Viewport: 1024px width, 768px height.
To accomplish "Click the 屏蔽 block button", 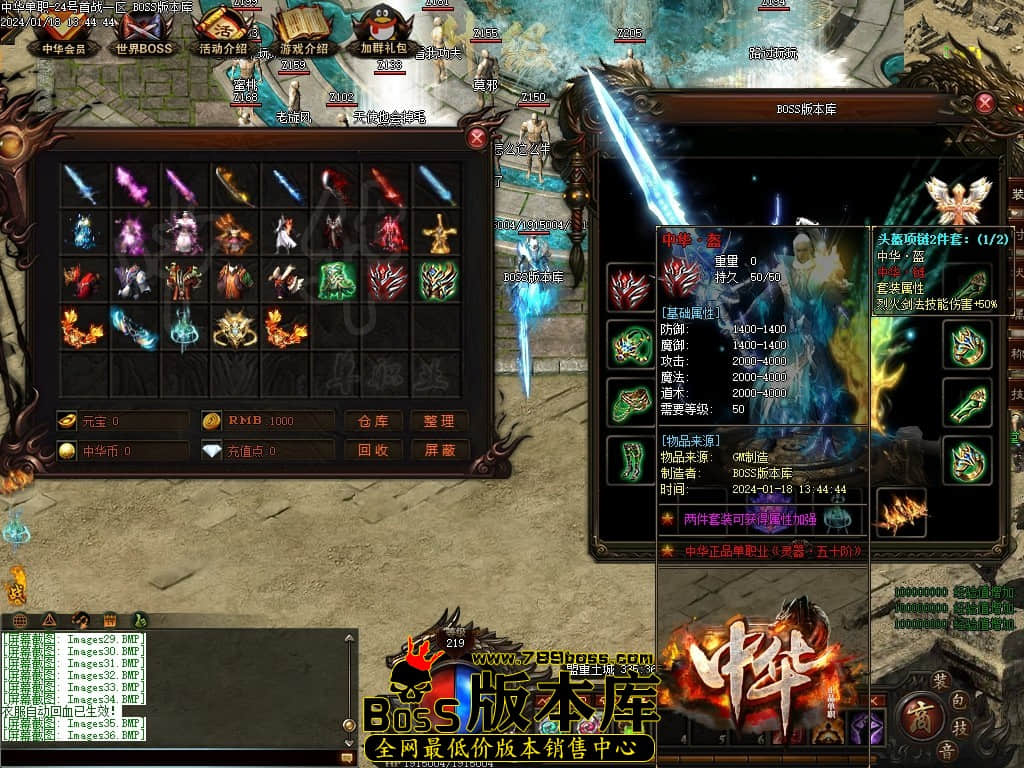I will pyautogui.click(x=439, y=450).
